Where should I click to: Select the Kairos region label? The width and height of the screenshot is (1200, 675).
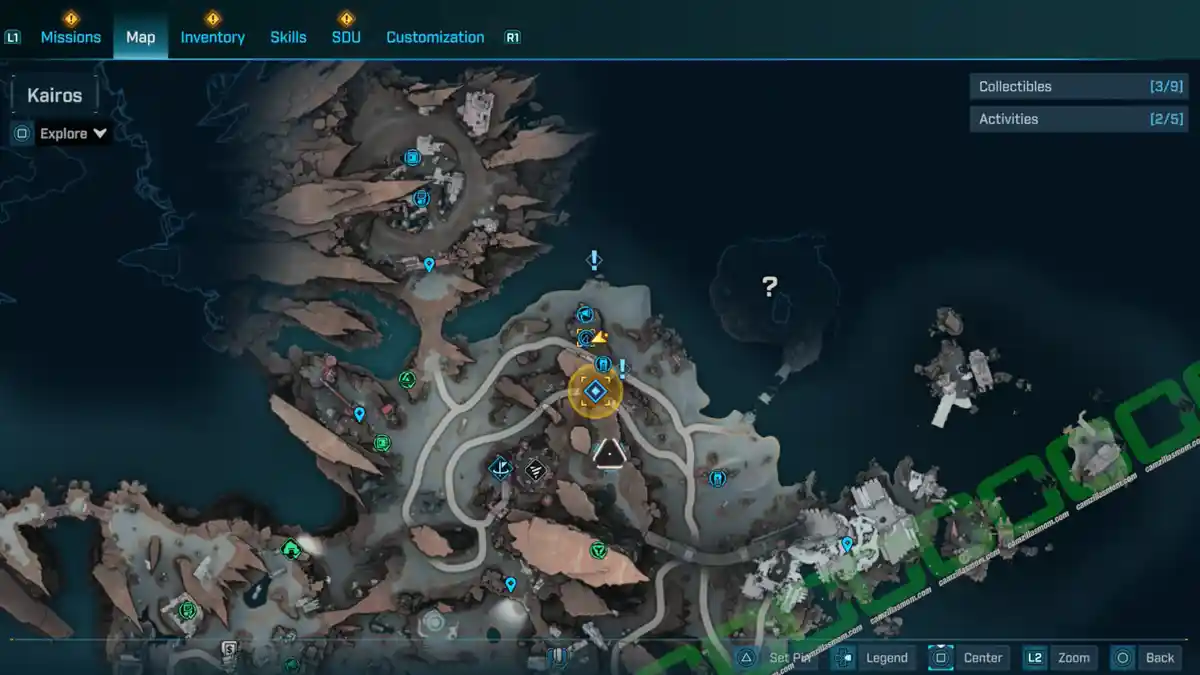pos(55,96)
